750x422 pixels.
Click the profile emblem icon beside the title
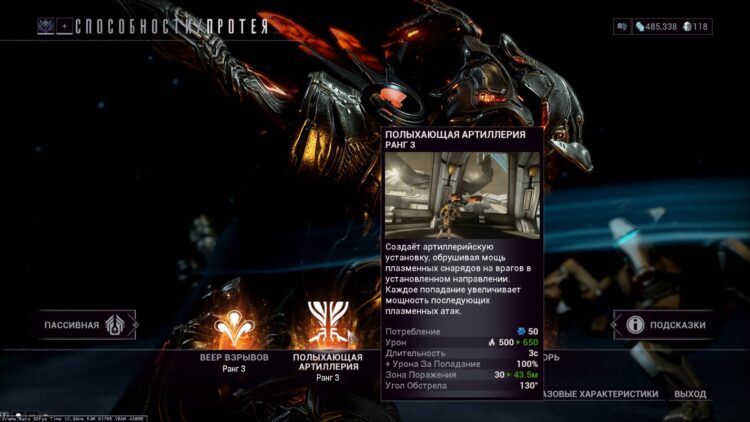pos(46,26)
